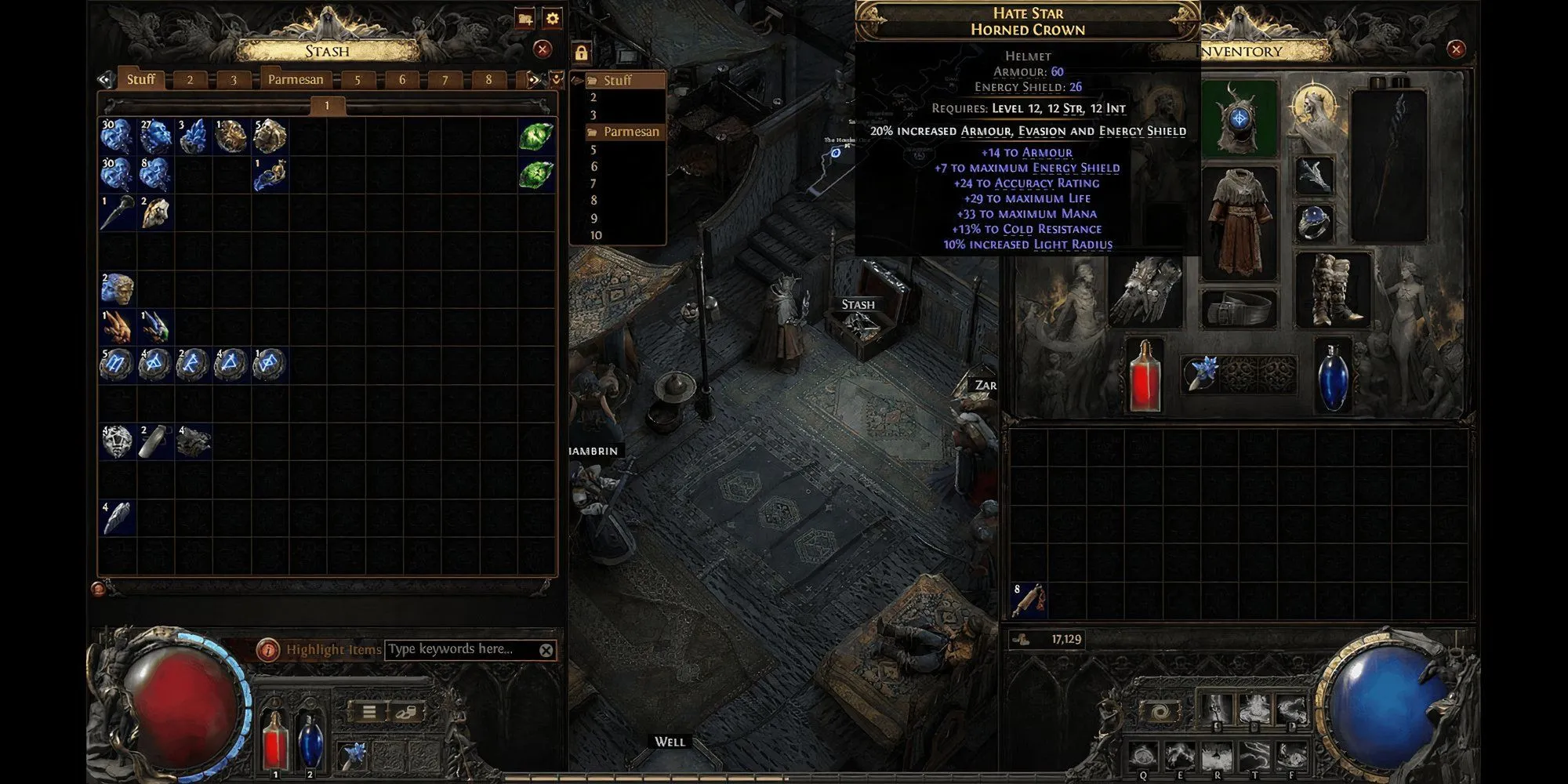
Task: Close the Inventory panel
Action: click(x=1456, y=49)
